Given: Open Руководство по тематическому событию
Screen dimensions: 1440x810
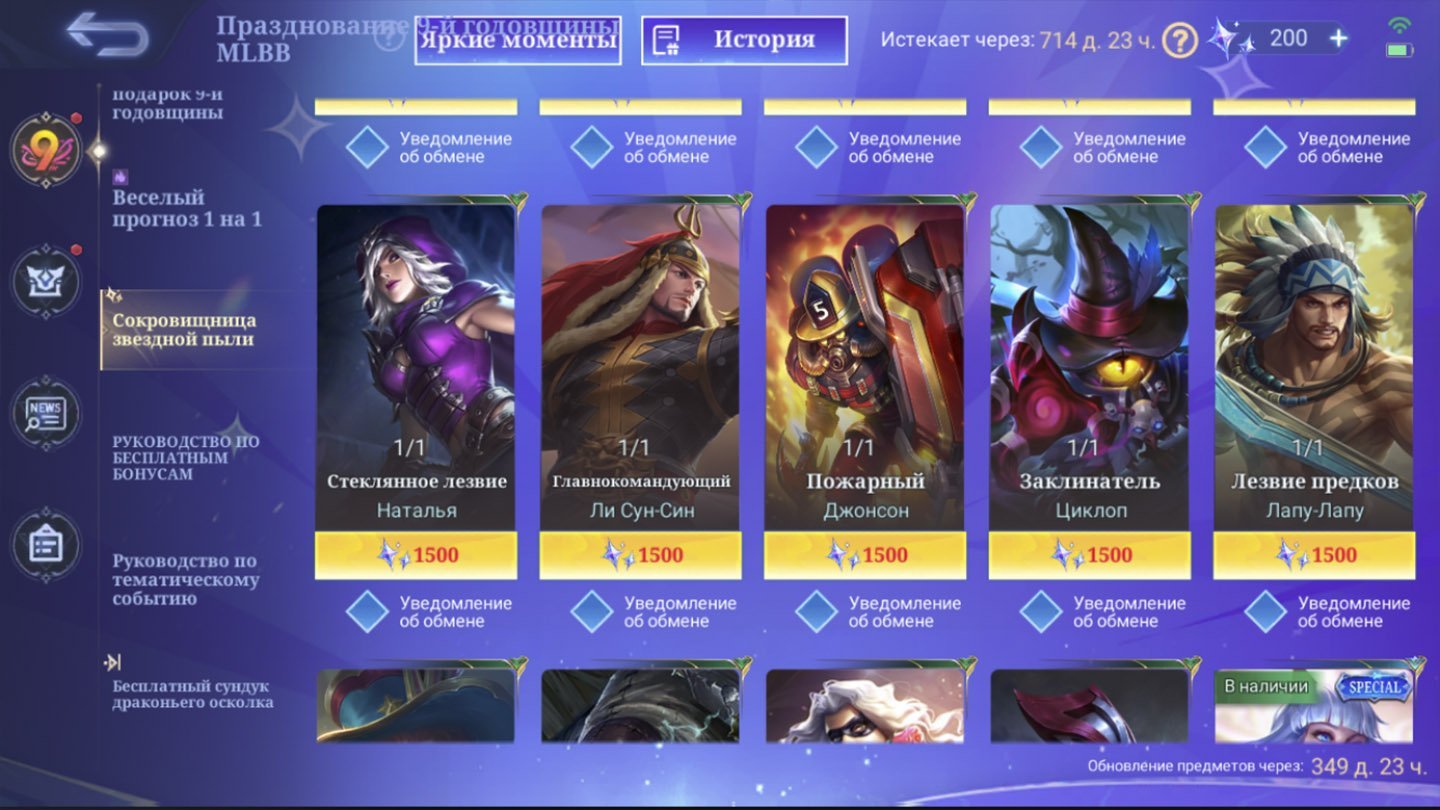Looking at the screenshot, I should pyautogui.click(x=186, y=580).
